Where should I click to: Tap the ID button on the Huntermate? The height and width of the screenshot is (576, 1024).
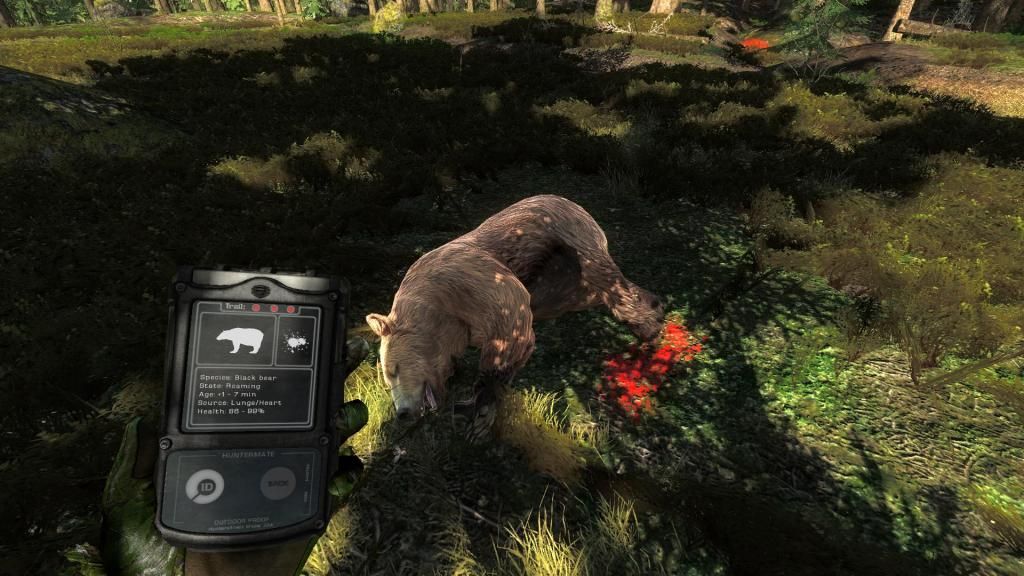pyautogui.click(x=205, y=486)
